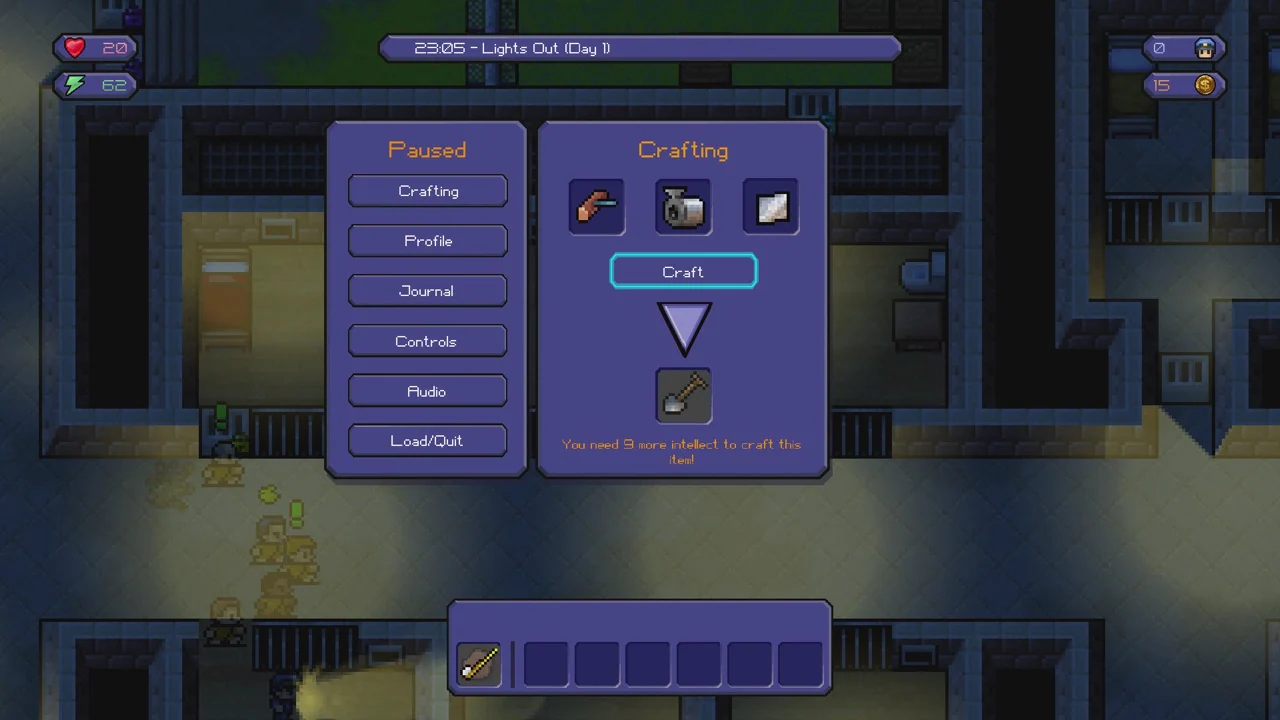1280x720 pixels.
Task: Click the health value showing 20
Action: tap(115, 47)
